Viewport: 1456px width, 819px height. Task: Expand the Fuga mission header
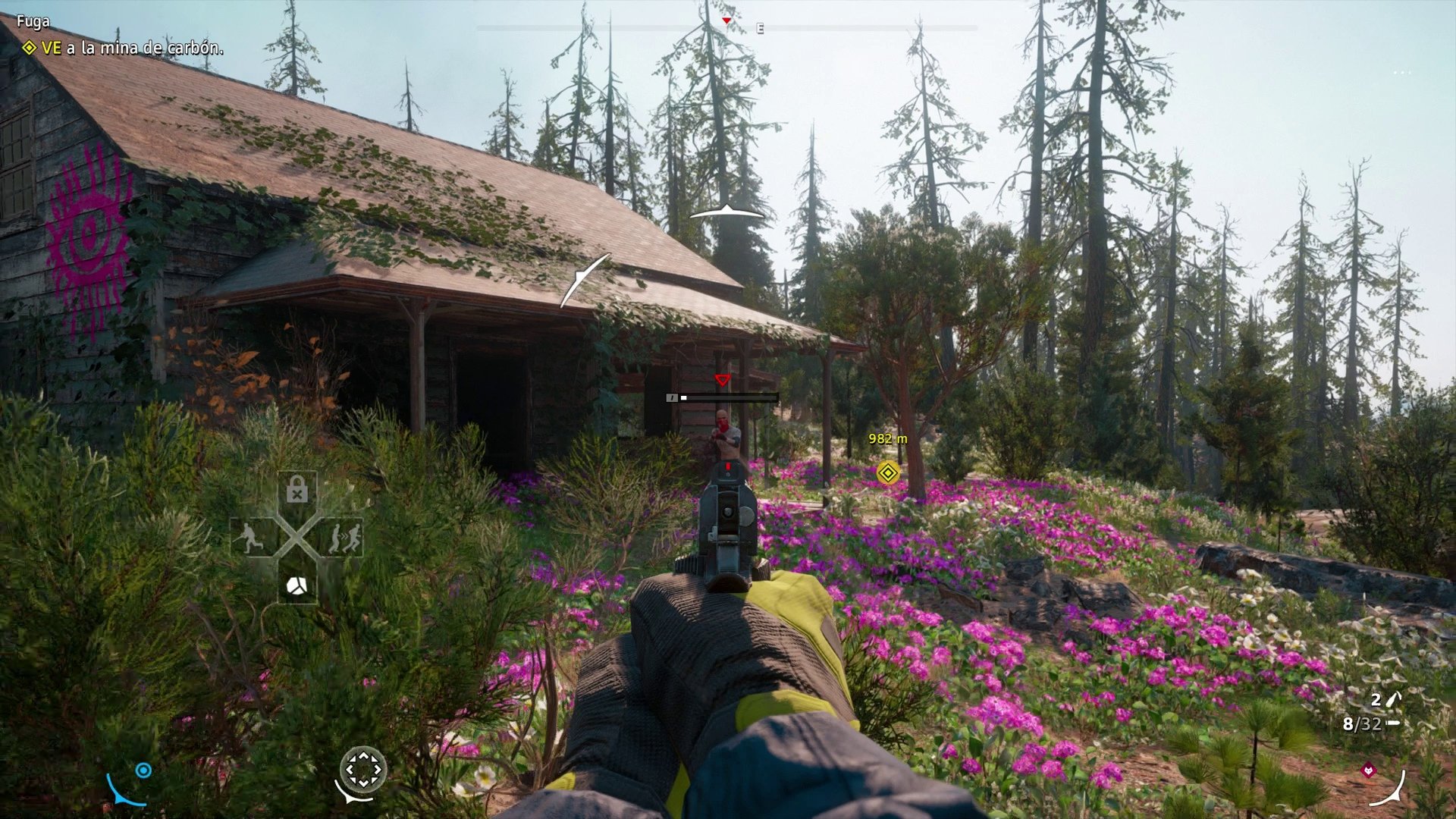33,20
